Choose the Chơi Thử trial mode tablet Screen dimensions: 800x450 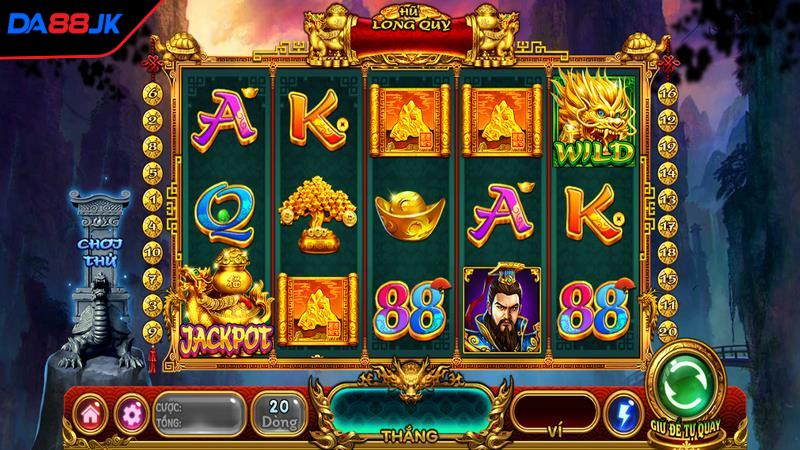pos(102,243)
